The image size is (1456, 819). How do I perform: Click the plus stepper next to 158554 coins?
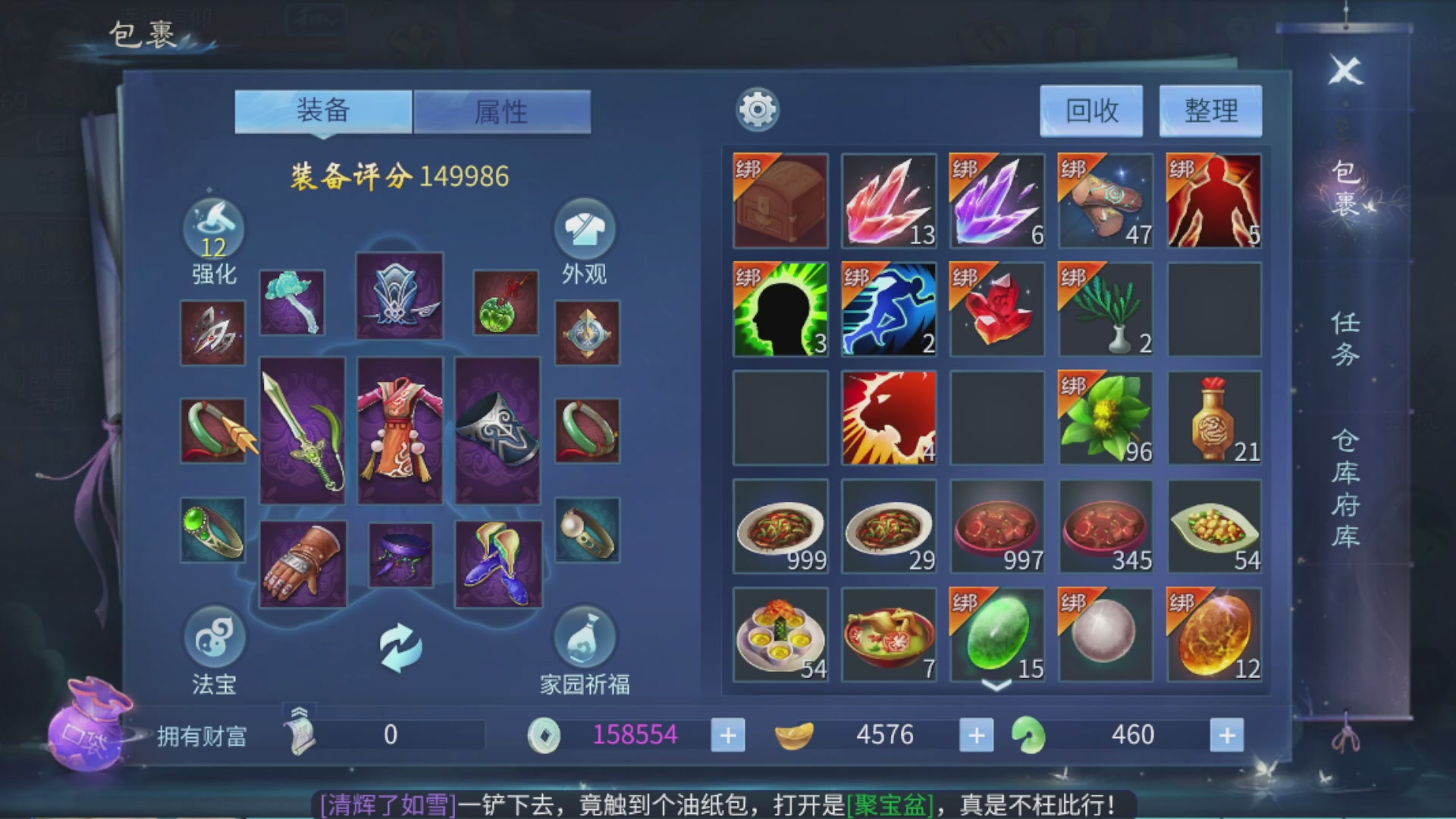tap(727, 734)
